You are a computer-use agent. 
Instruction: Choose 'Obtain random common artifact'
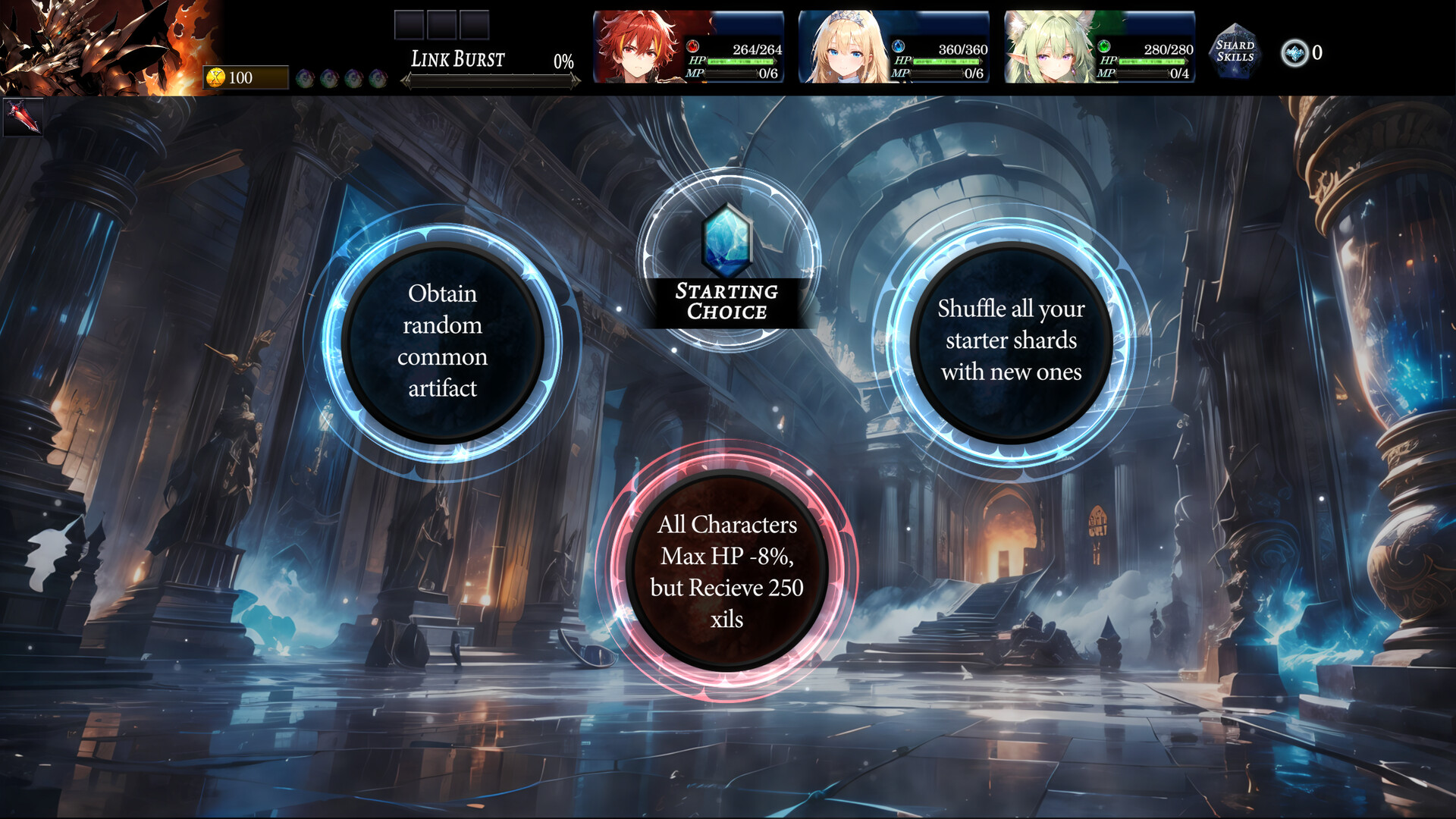(x=444, y=343)
